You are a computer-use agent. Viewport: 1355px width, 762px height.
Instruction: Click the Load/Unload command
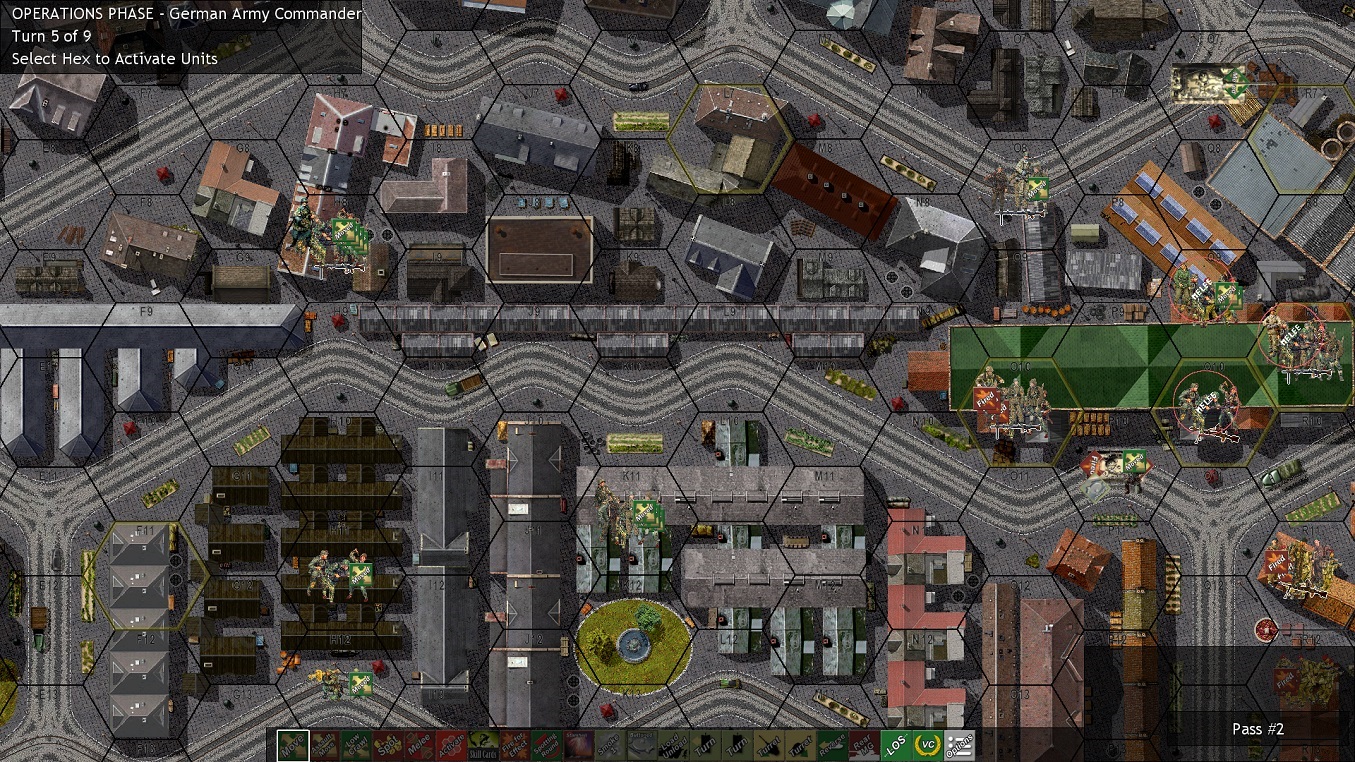tap(673, 748)
